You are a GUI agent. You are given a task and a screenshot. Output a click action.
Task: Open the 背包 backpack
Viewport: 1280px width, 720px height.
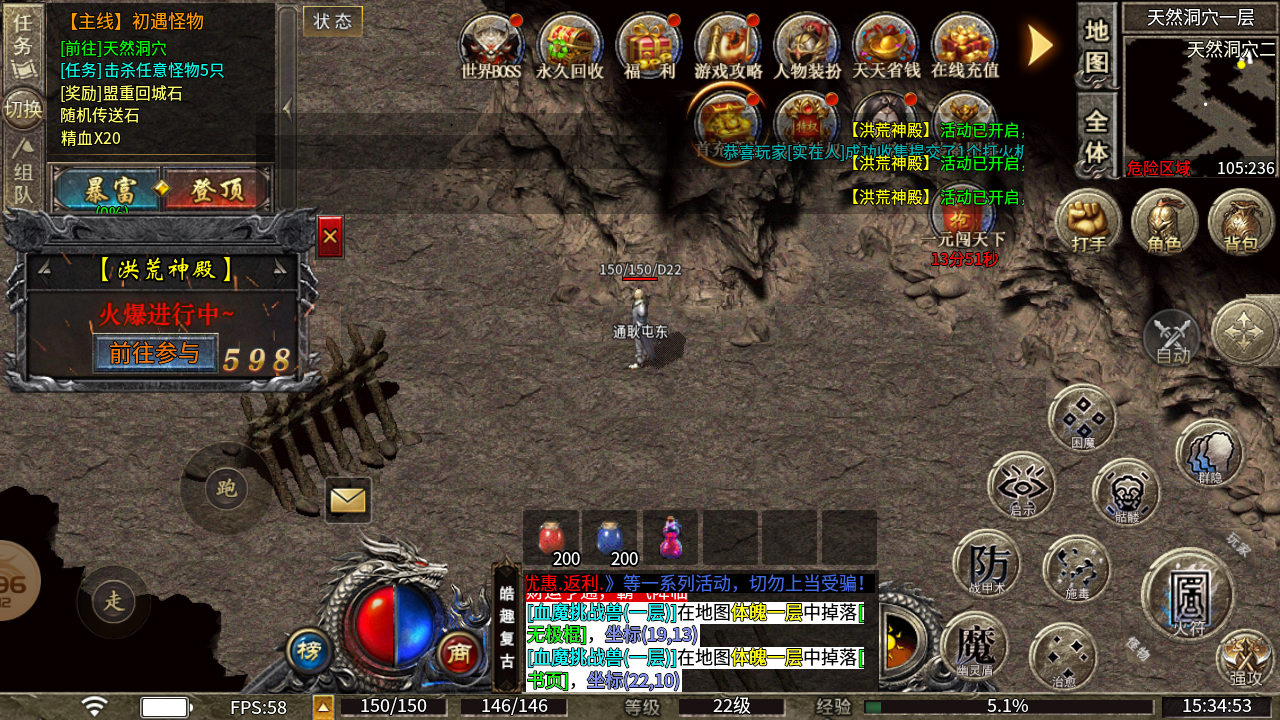[x=1240, y=222]
